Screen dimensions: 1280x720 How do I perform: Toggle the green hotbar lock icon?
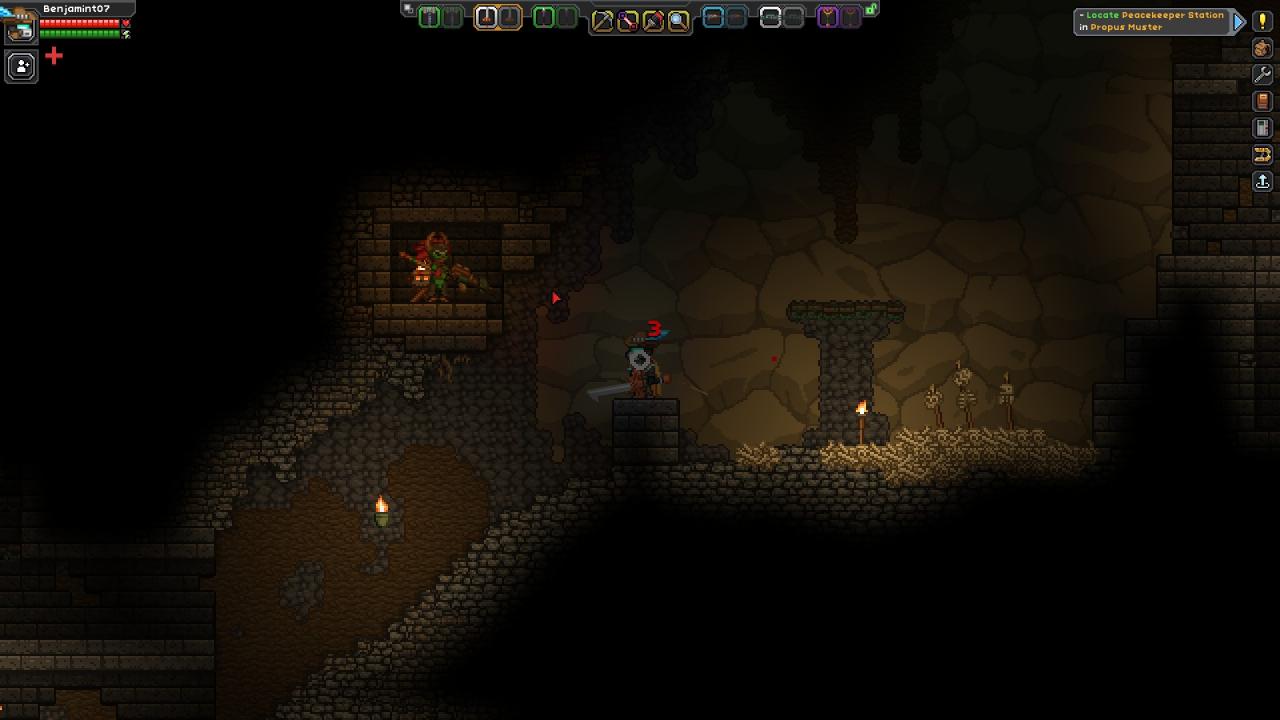pyautogui.click(x=872, y=9)
